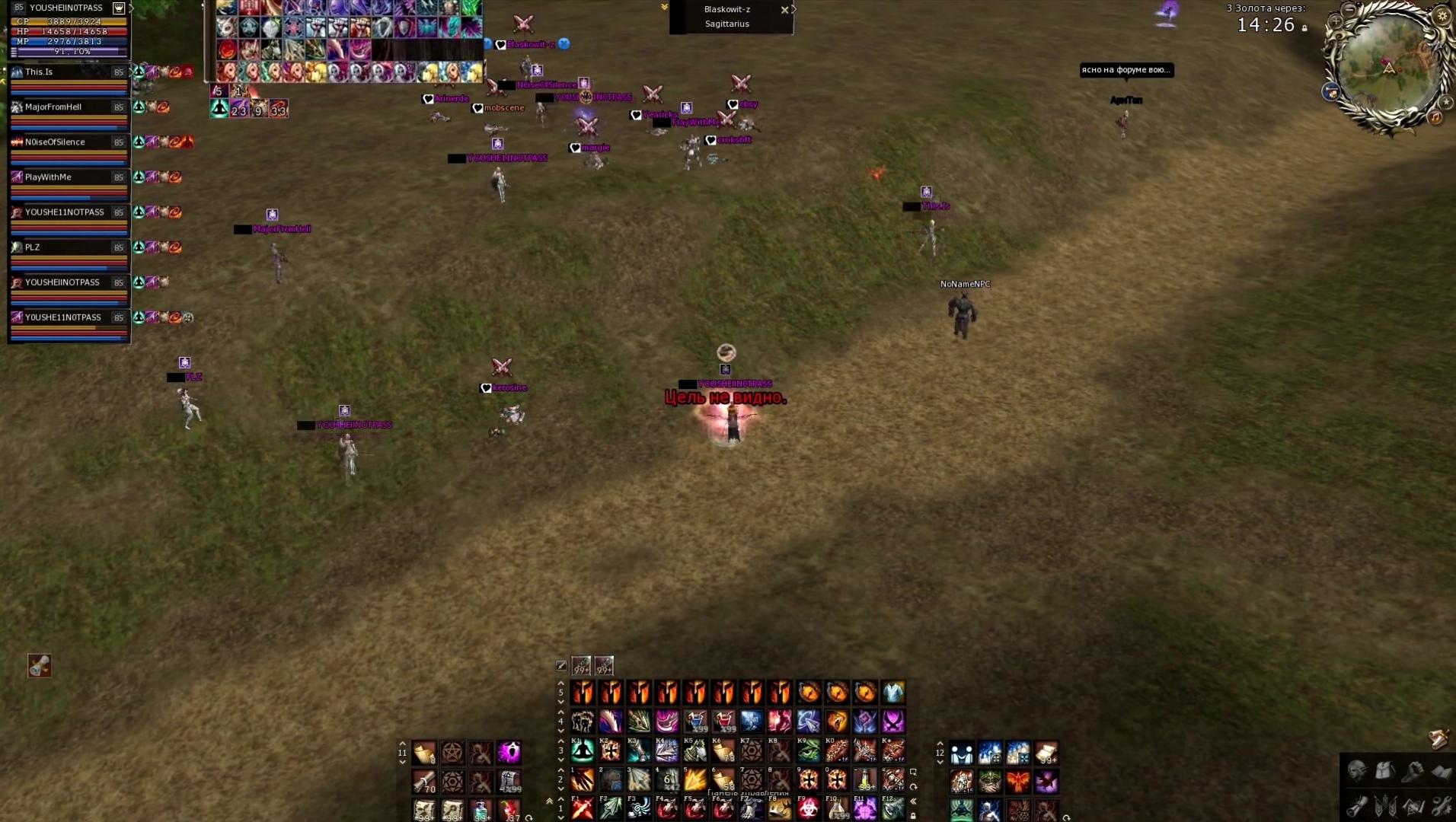1456x822 pixels.
Task: Click the 99+ soulshot slot above the hotbar
Action: click(x=581, y=667)
